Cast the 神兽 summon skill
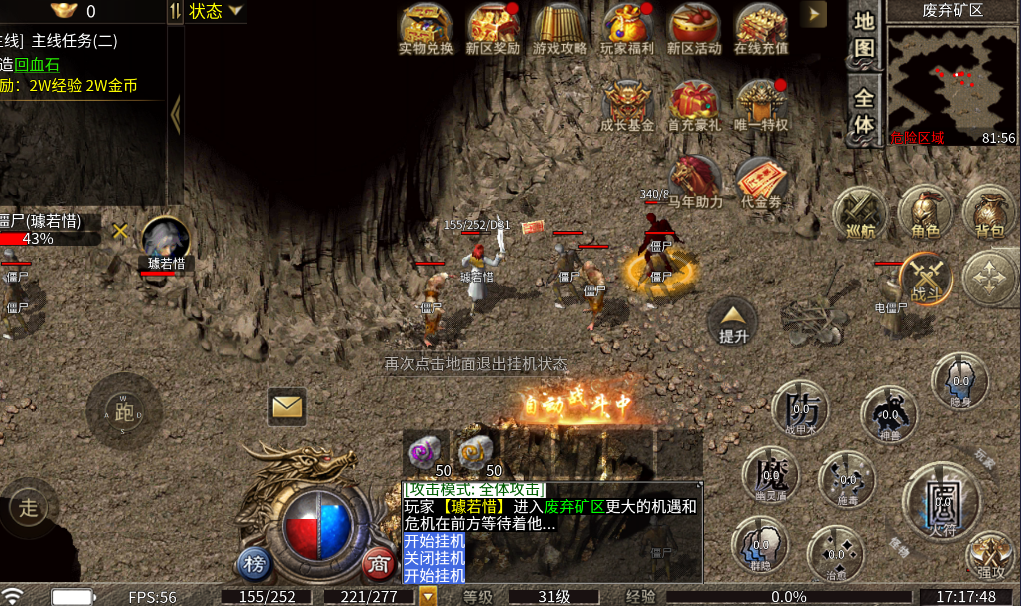 [890, 413]
